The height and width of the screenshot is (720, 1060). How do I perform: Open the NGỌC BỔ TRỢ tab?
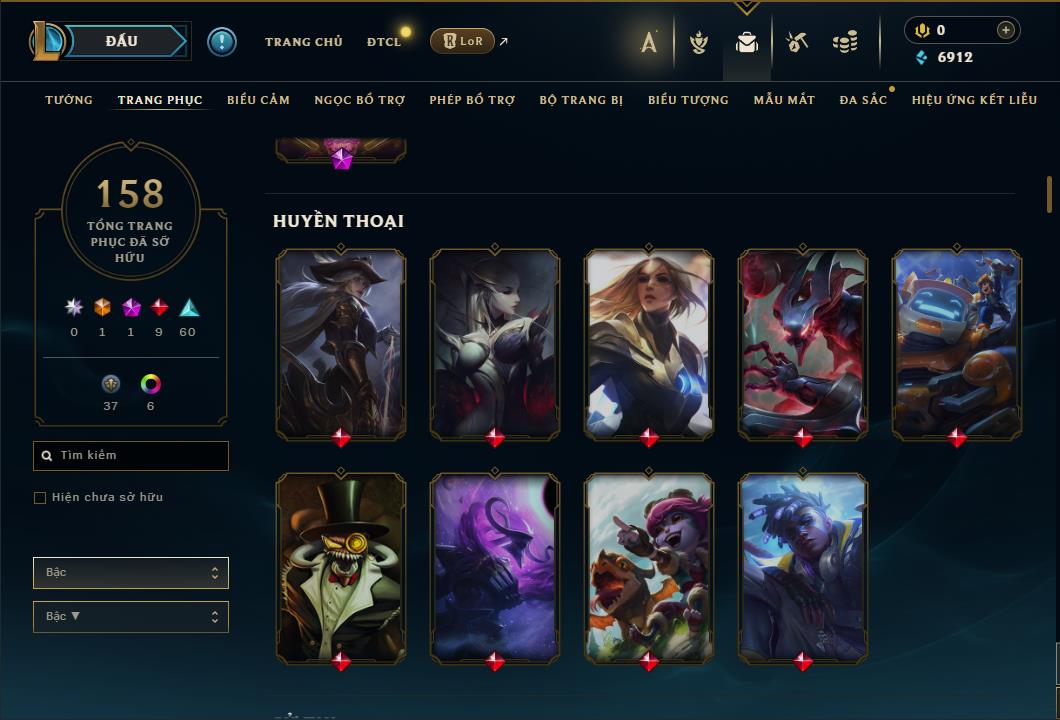359,100
